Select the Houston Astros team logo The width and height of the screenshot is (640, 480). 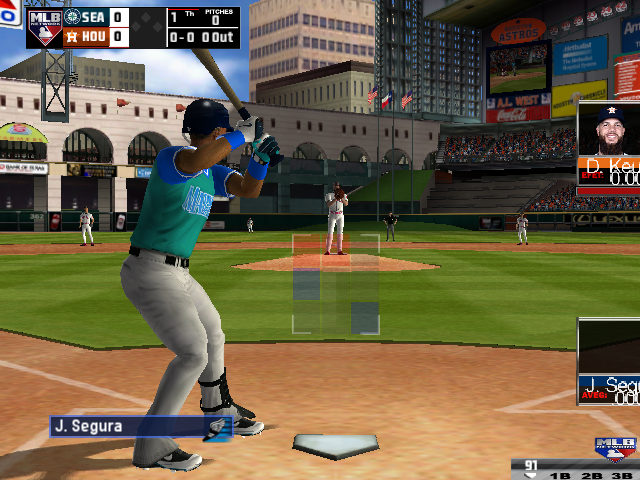coord(72,37)
